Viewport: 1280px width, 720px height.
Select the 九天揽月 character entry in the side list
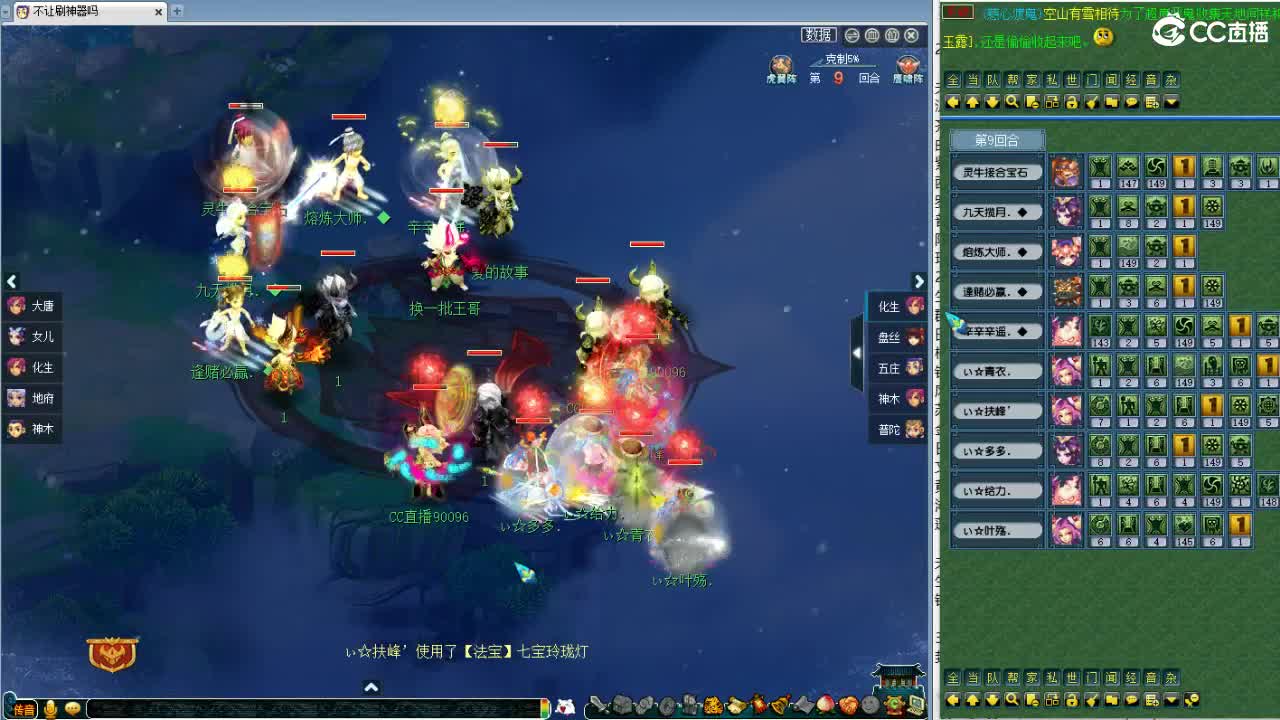(995, 211)
